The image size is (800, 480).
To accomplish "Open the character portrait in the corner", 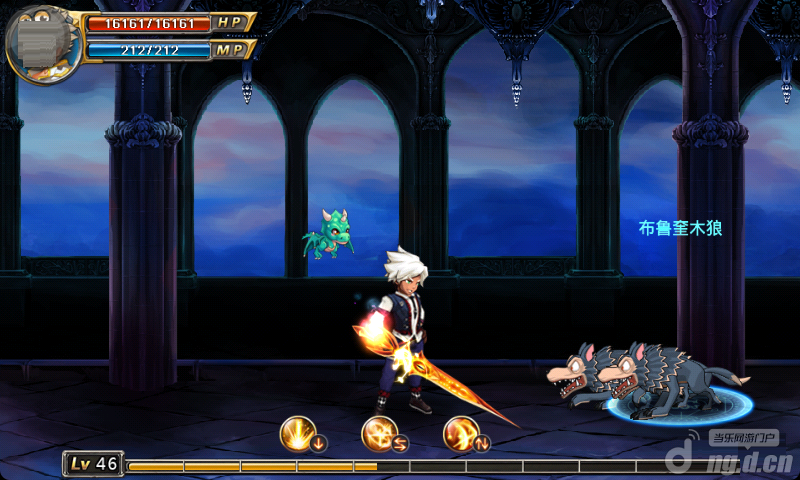I will click(42, 44).
